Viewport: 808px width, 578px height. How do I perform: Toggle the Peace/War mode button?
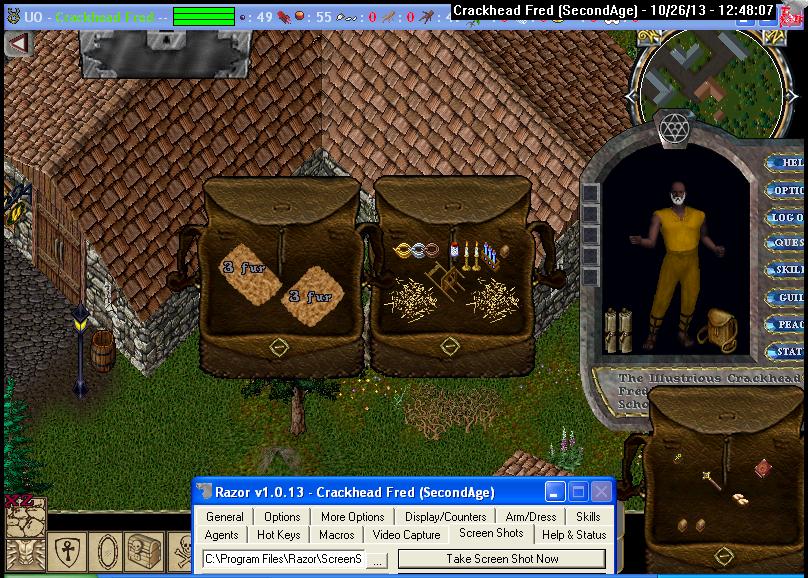click(789, 324)
